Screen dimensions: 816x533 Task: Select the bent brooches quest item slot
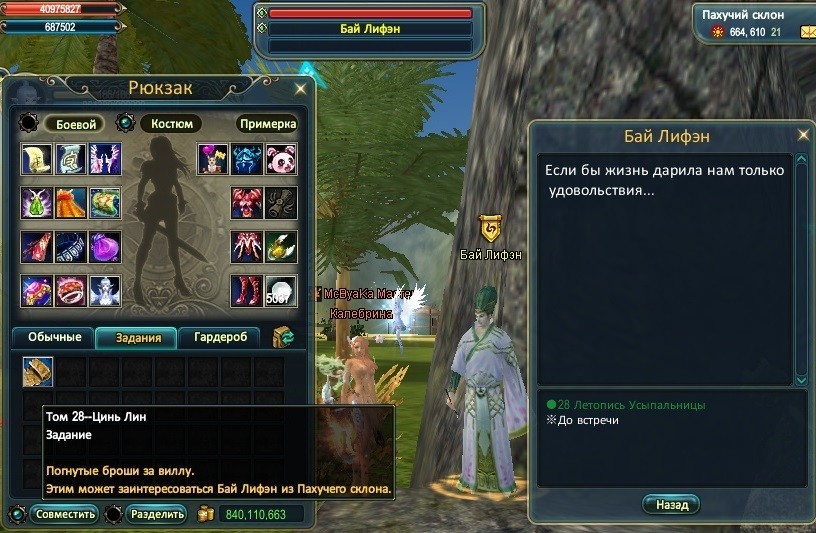click(x=38, y=372)
